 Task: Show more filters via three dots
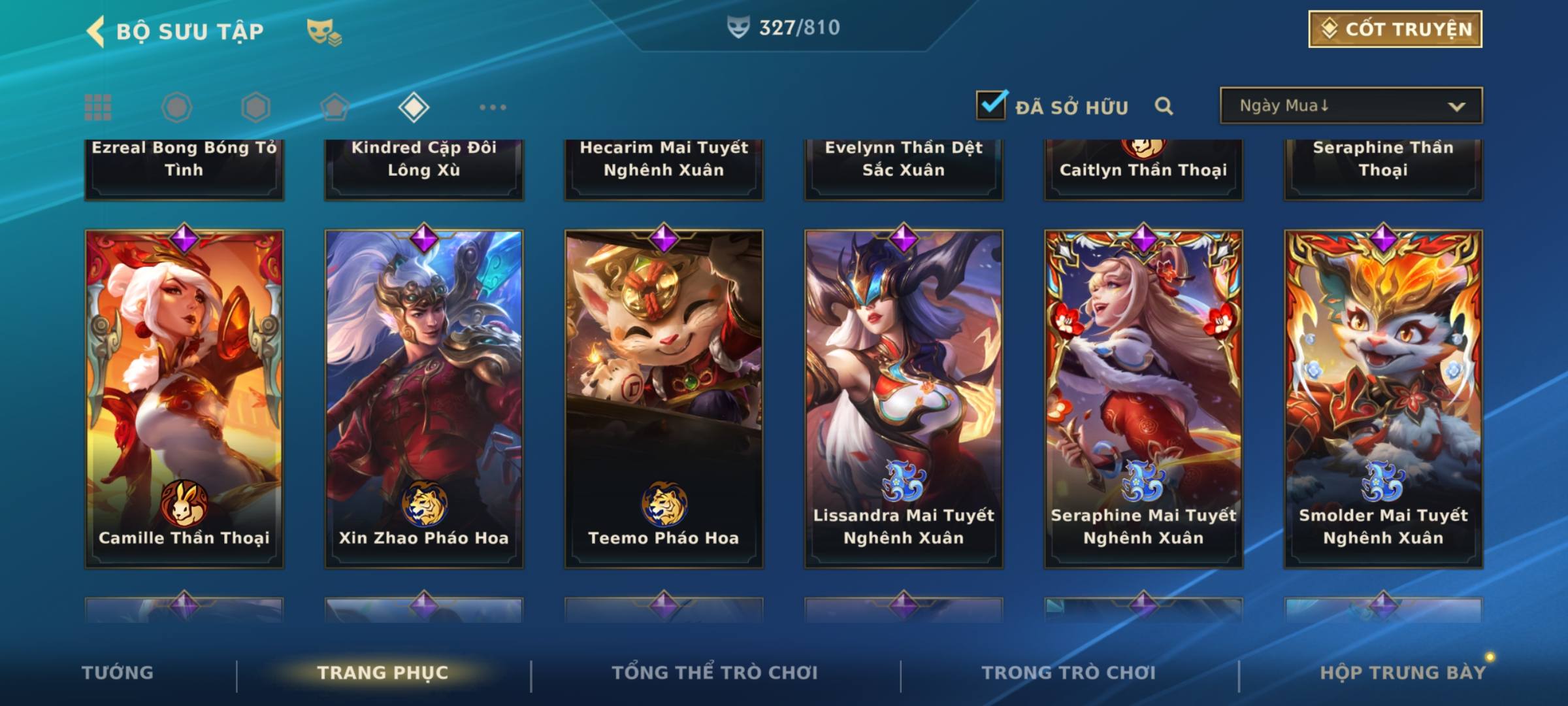(493, 107)
